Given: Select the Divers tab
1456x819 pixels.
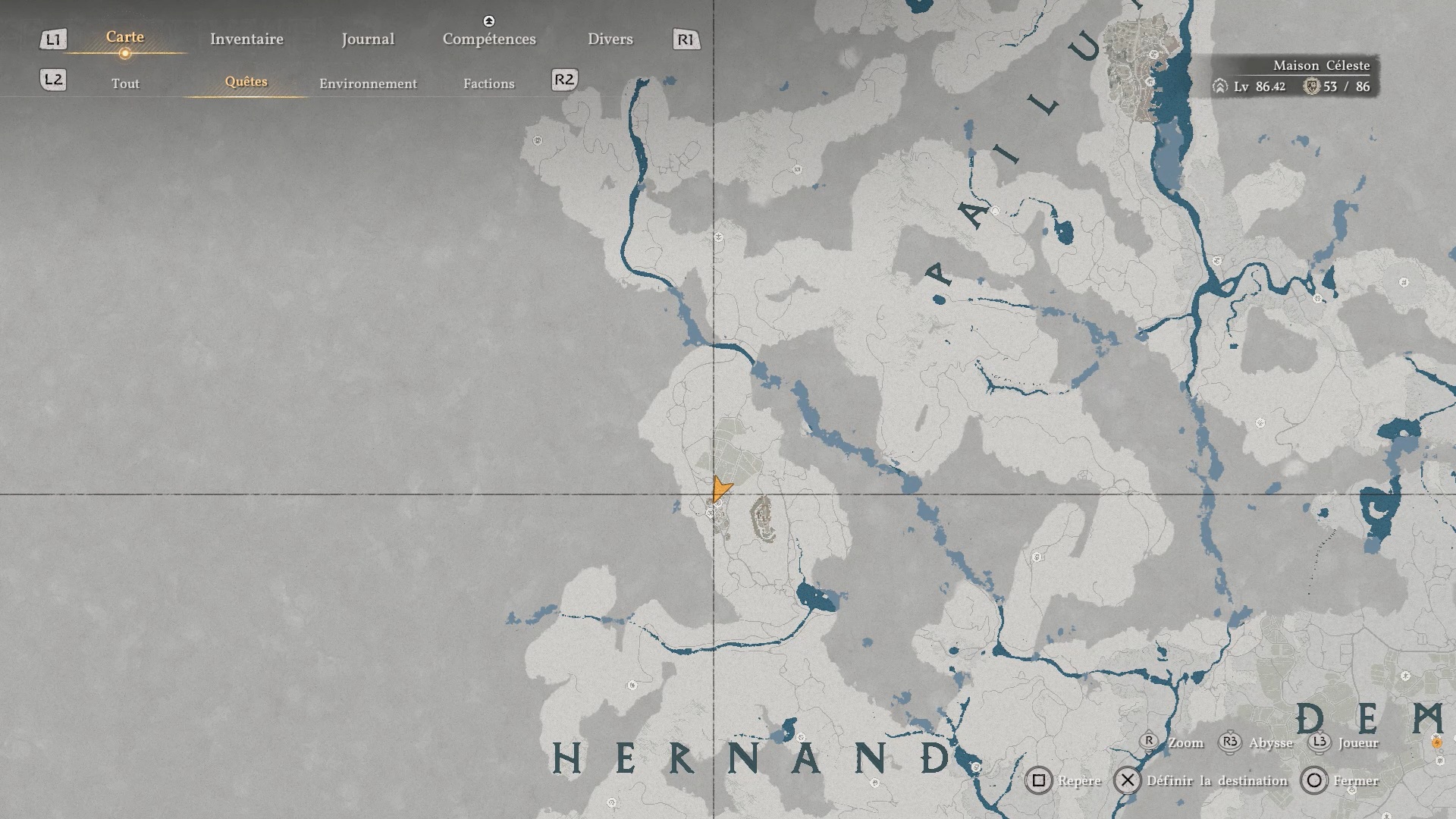Looking at the screenshot, I should click(610, 39).
